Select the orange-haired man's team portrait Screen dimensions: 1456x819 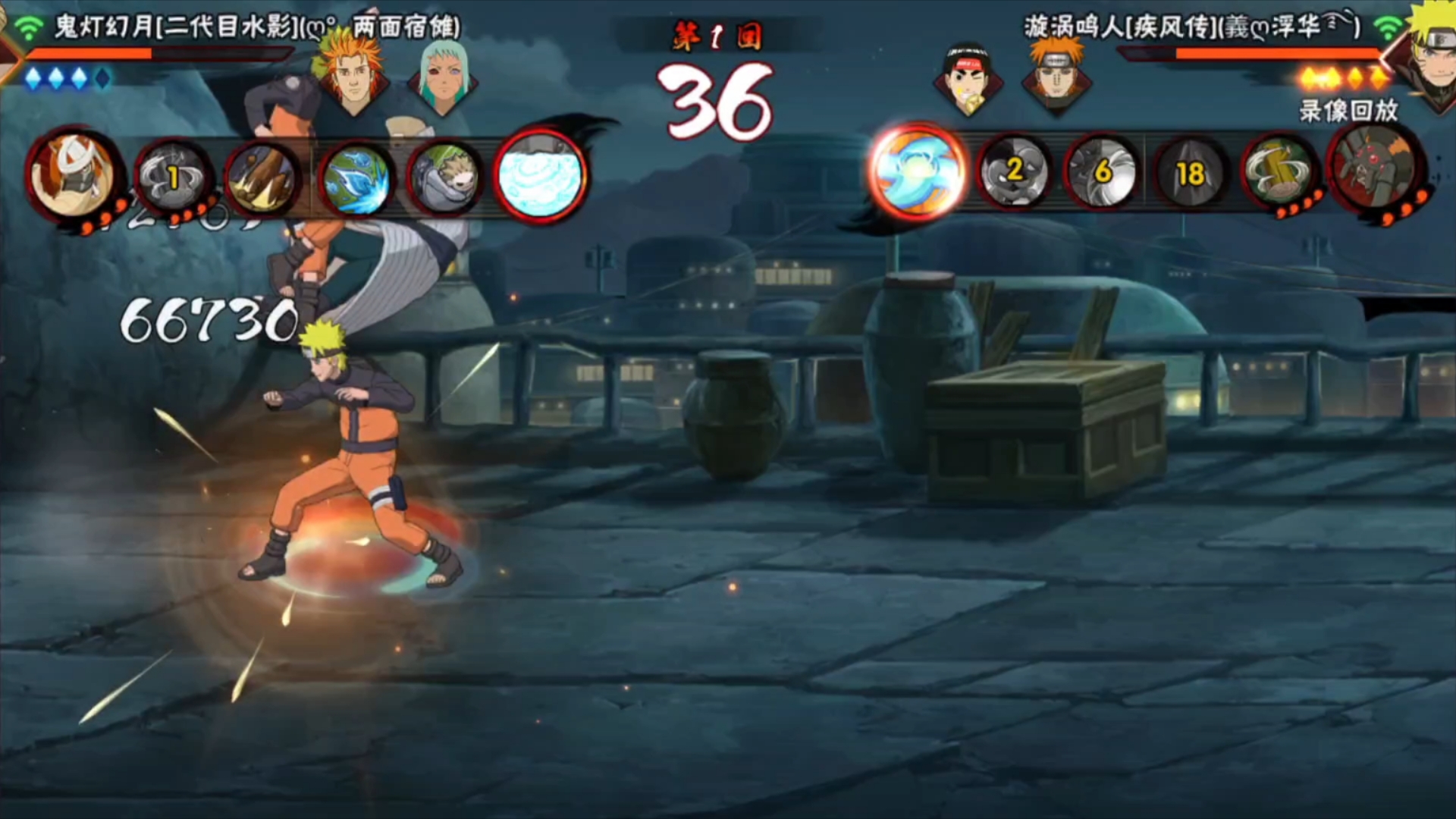click(352, 74)
